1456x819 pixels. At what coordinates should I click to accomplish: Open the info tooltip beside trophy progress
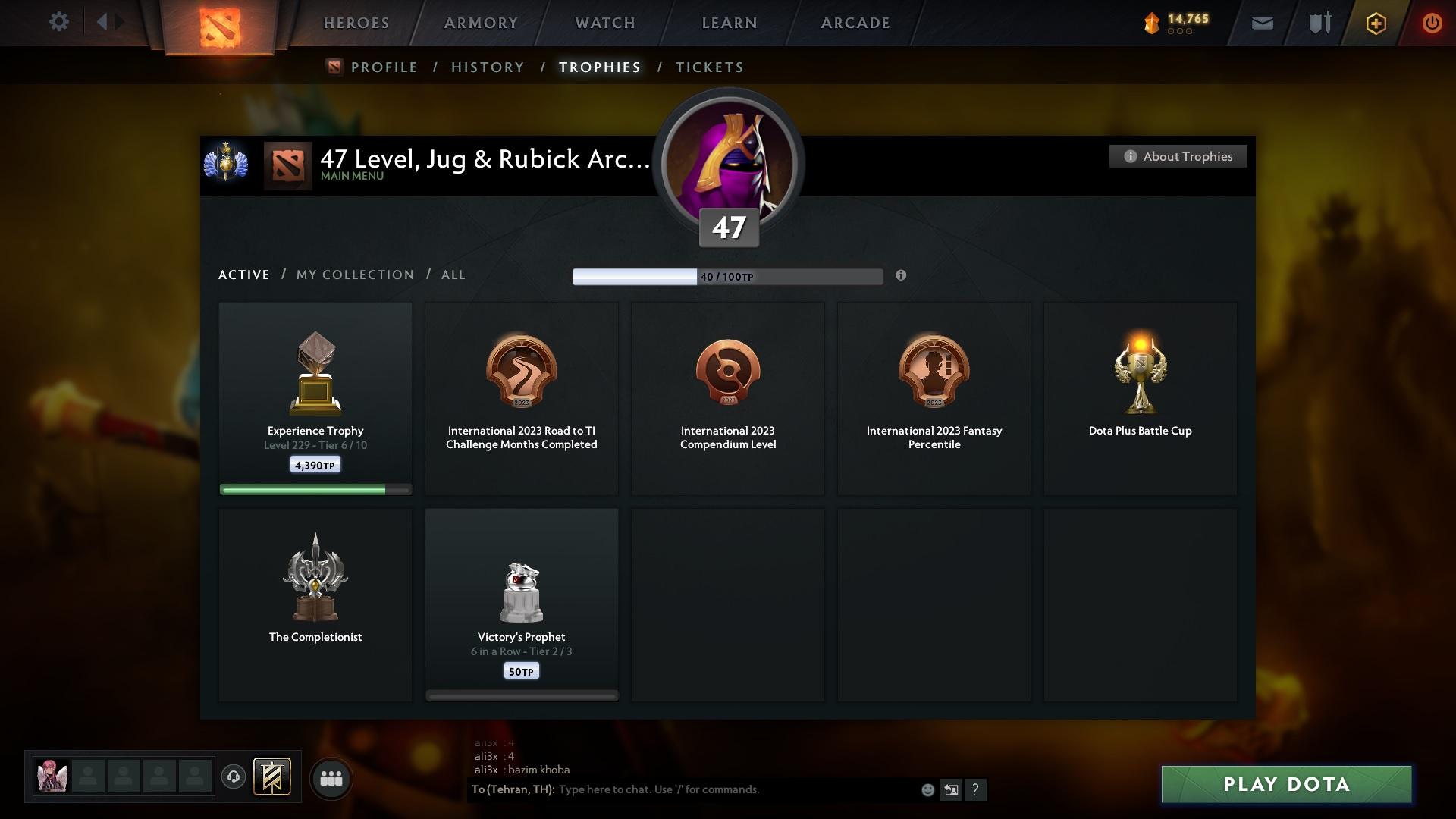(x=902, y=276)
